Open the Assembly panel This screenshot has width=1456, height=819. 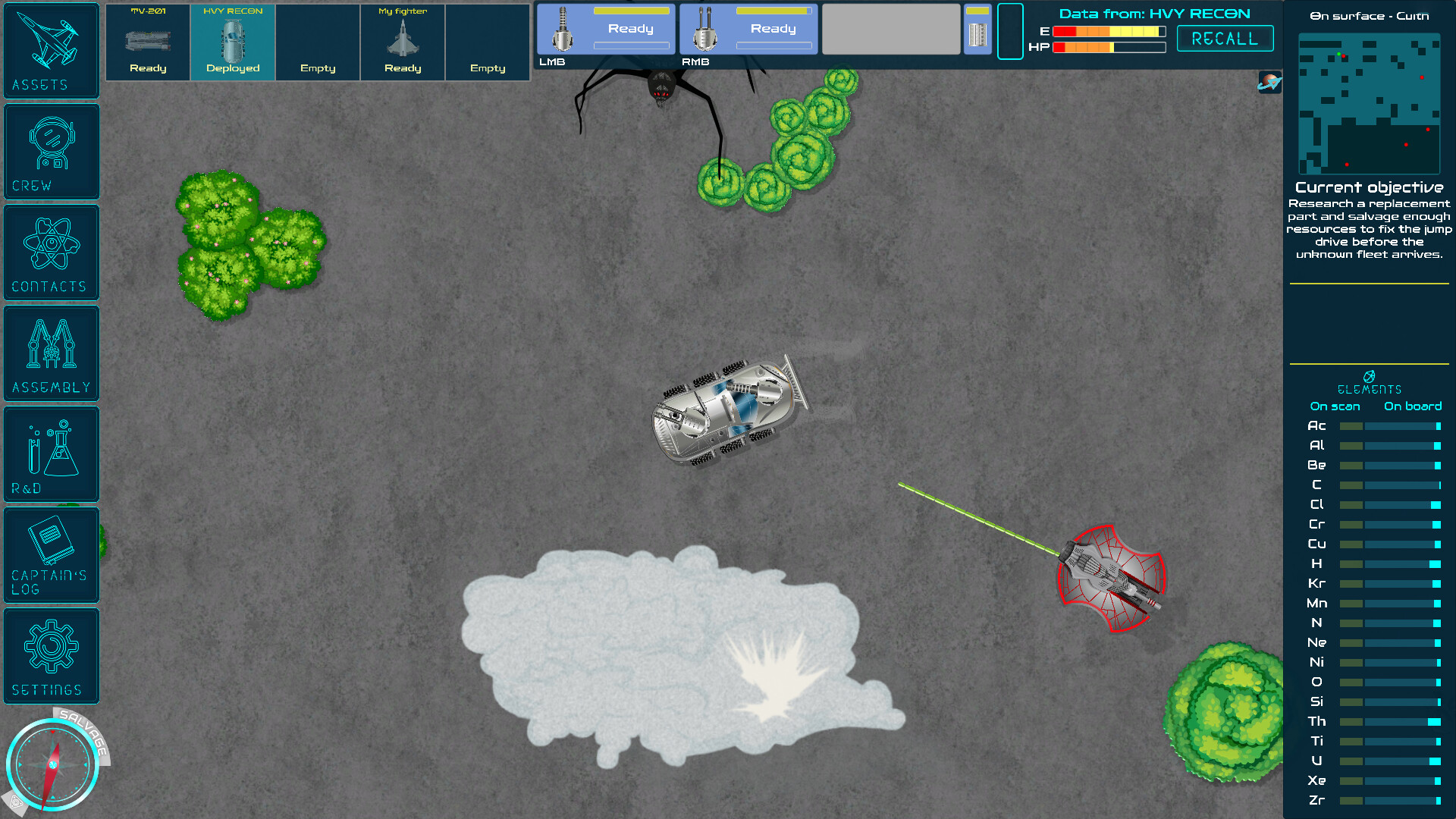pos(51,353)
